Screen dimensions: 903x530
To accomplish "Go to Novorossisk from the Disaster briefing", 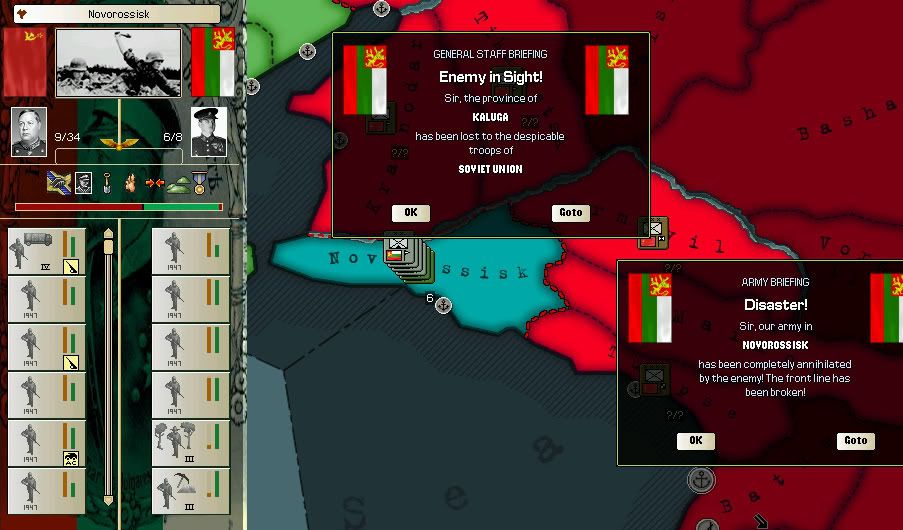I will tap(855, 441).
